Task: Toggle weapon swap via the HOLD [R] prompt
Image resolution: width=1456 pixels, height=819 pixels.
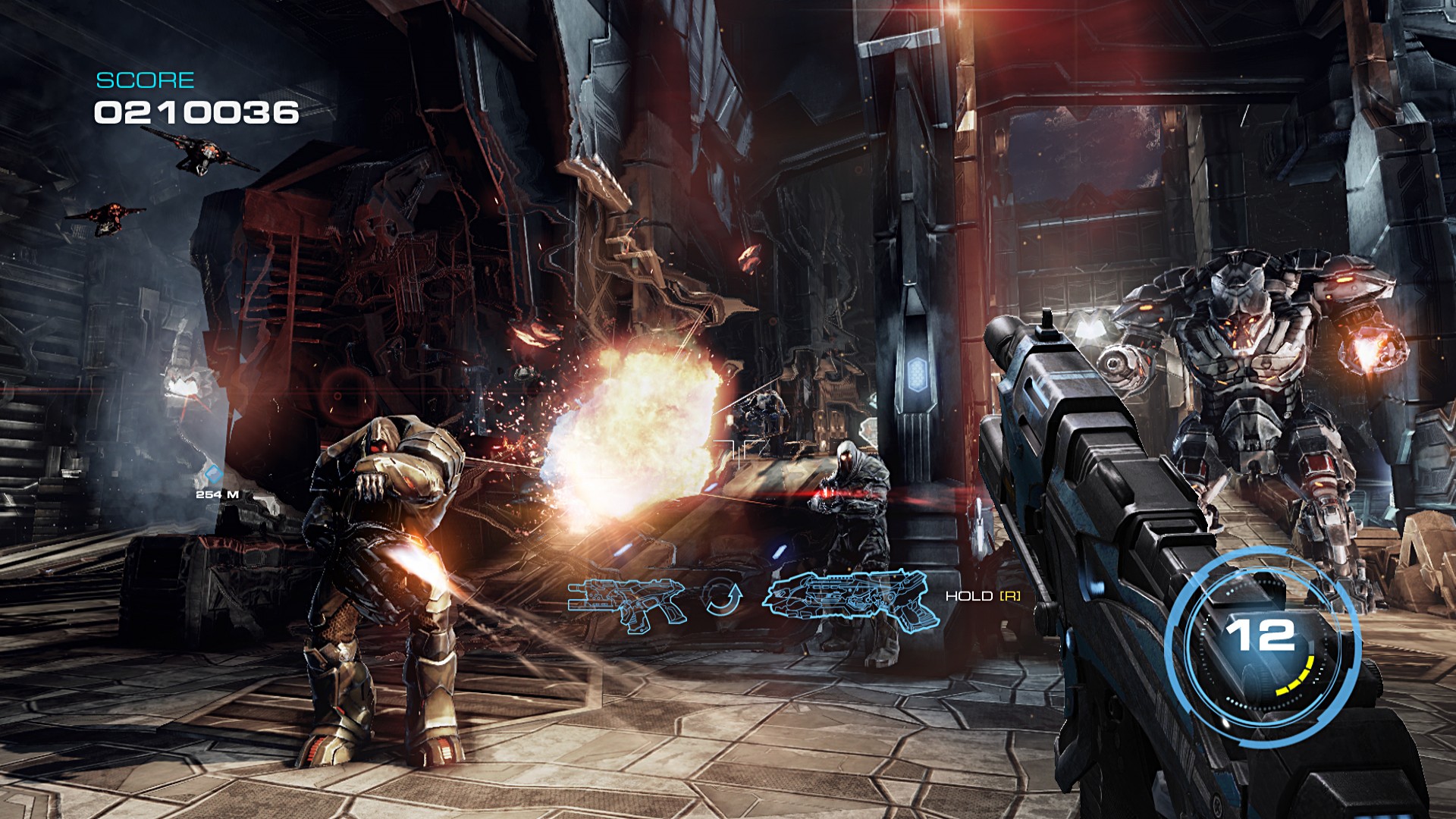Action: click(x=981, y=598)
